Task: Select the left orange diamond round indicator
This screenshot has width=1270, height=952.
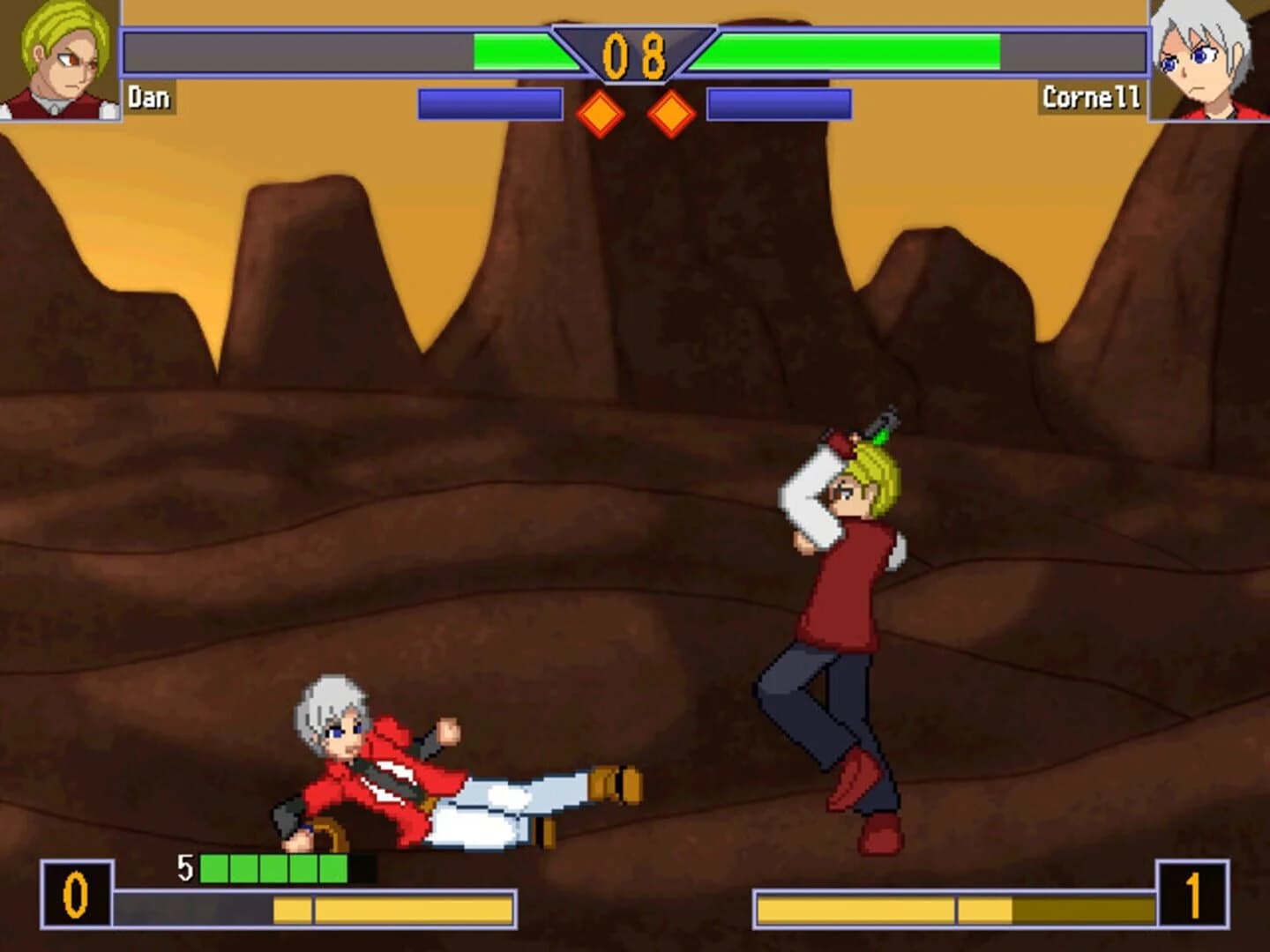Action: (x=601, y=112)
